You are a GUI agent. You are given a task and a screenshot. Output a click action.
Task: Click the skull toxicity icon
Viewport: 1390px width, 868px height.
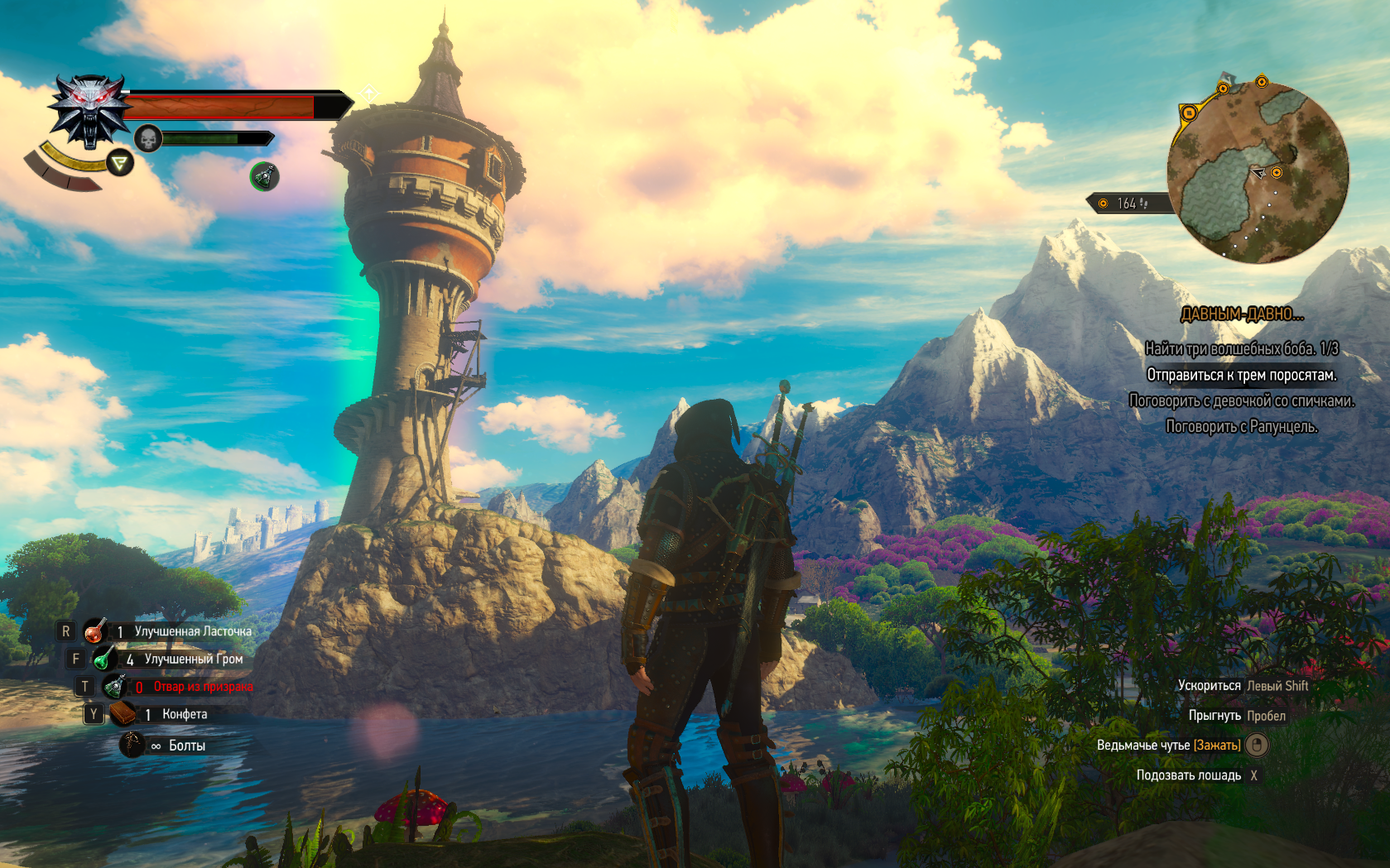tap(147, 138)
